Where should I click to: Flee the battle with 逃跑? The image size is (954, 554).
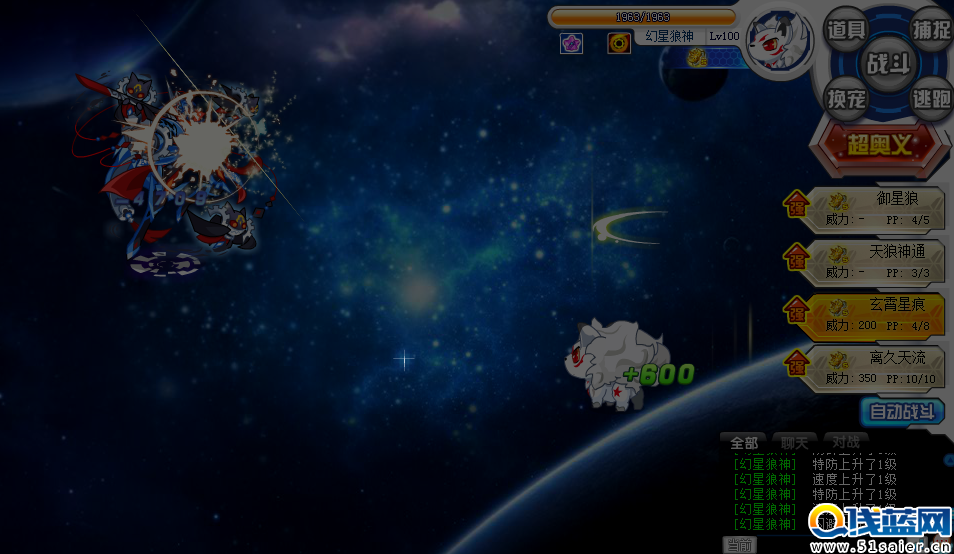pyautogui.click(x=931, y=98)
